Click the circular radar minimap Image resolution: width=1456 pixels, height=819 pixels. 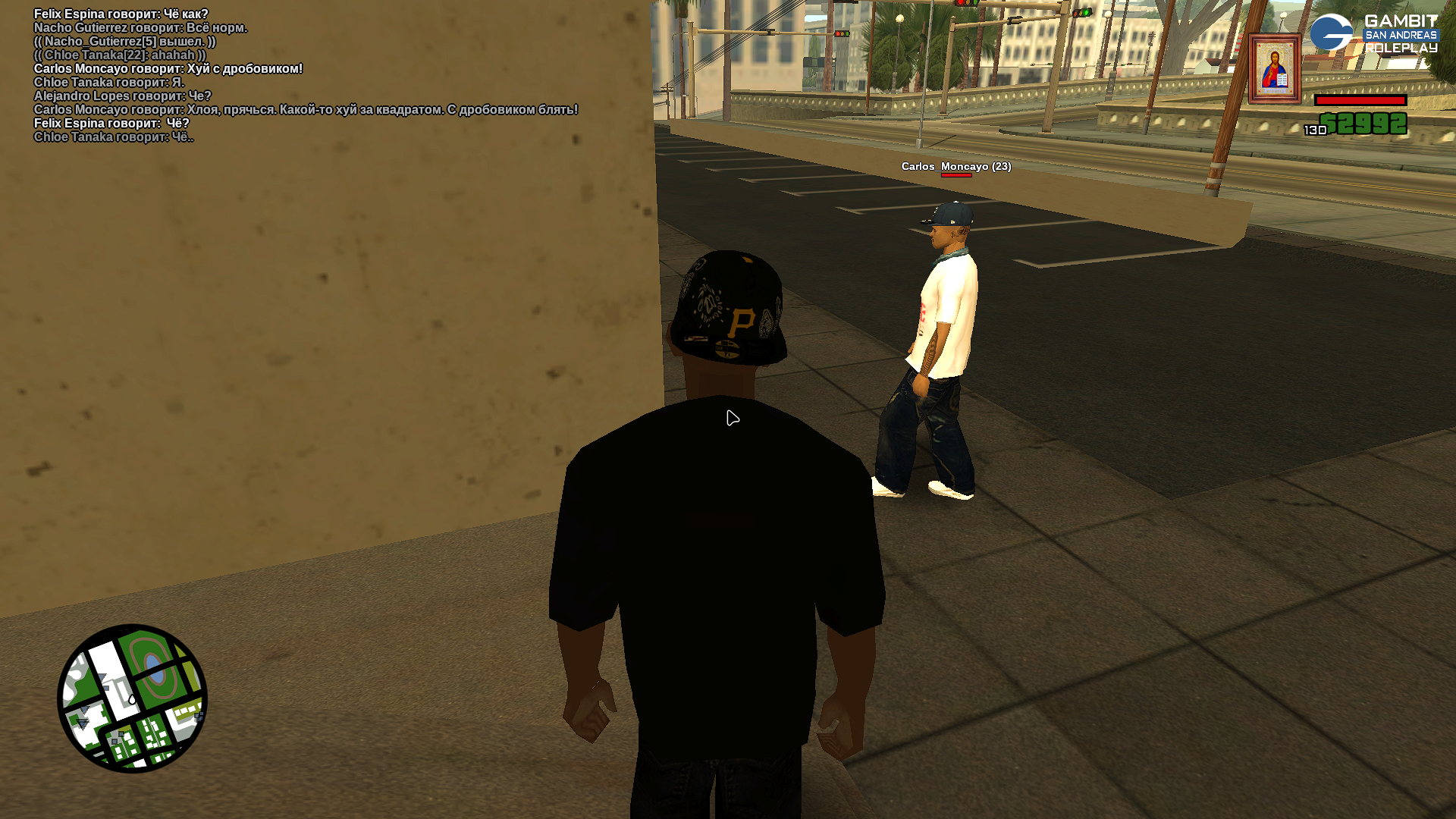[132, 698]
